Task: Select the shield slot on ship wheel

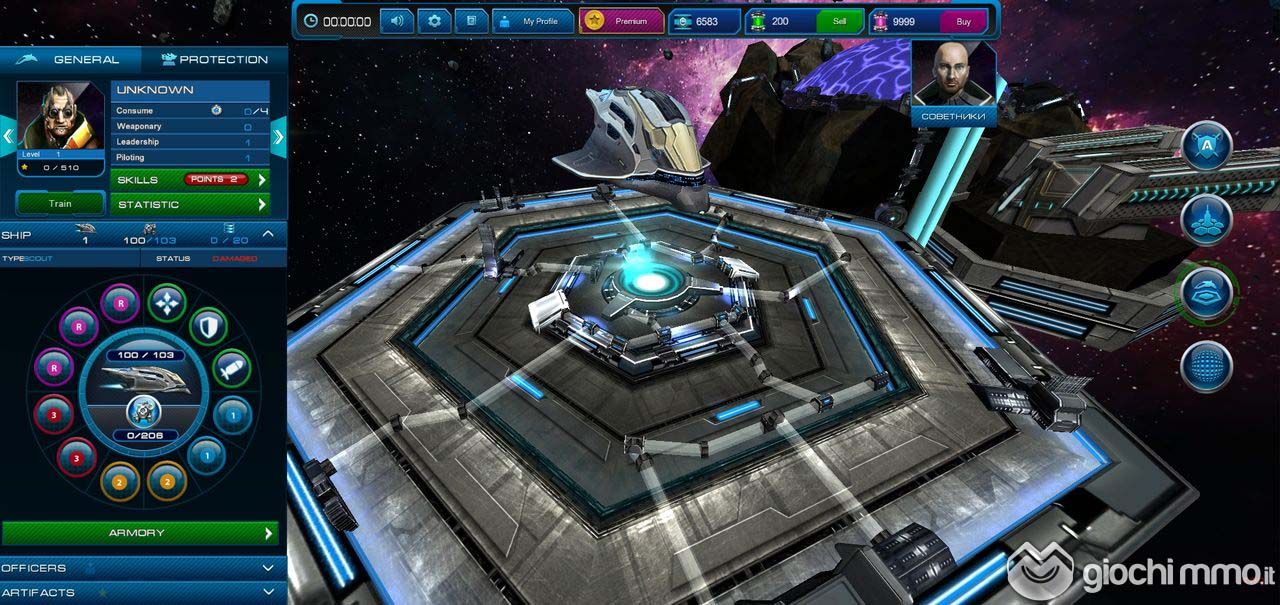Action: pyautogui.click(x=208, y=325)
